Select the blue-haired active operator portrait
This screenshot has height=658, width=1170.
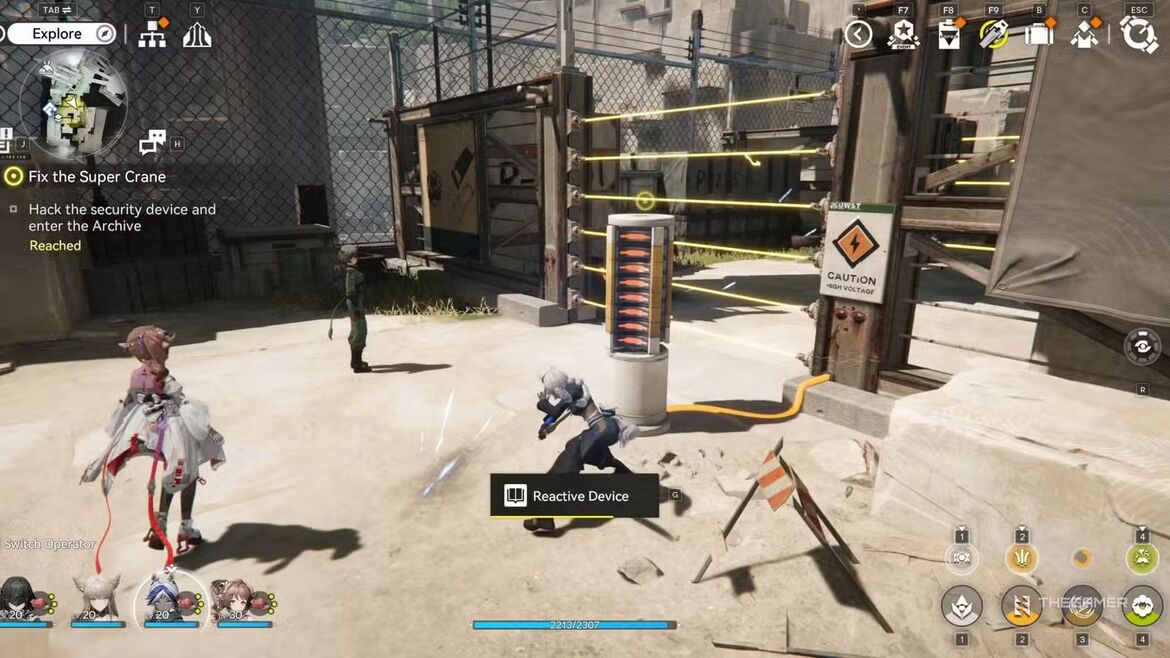pyautogui.click(x=164, y=598)
